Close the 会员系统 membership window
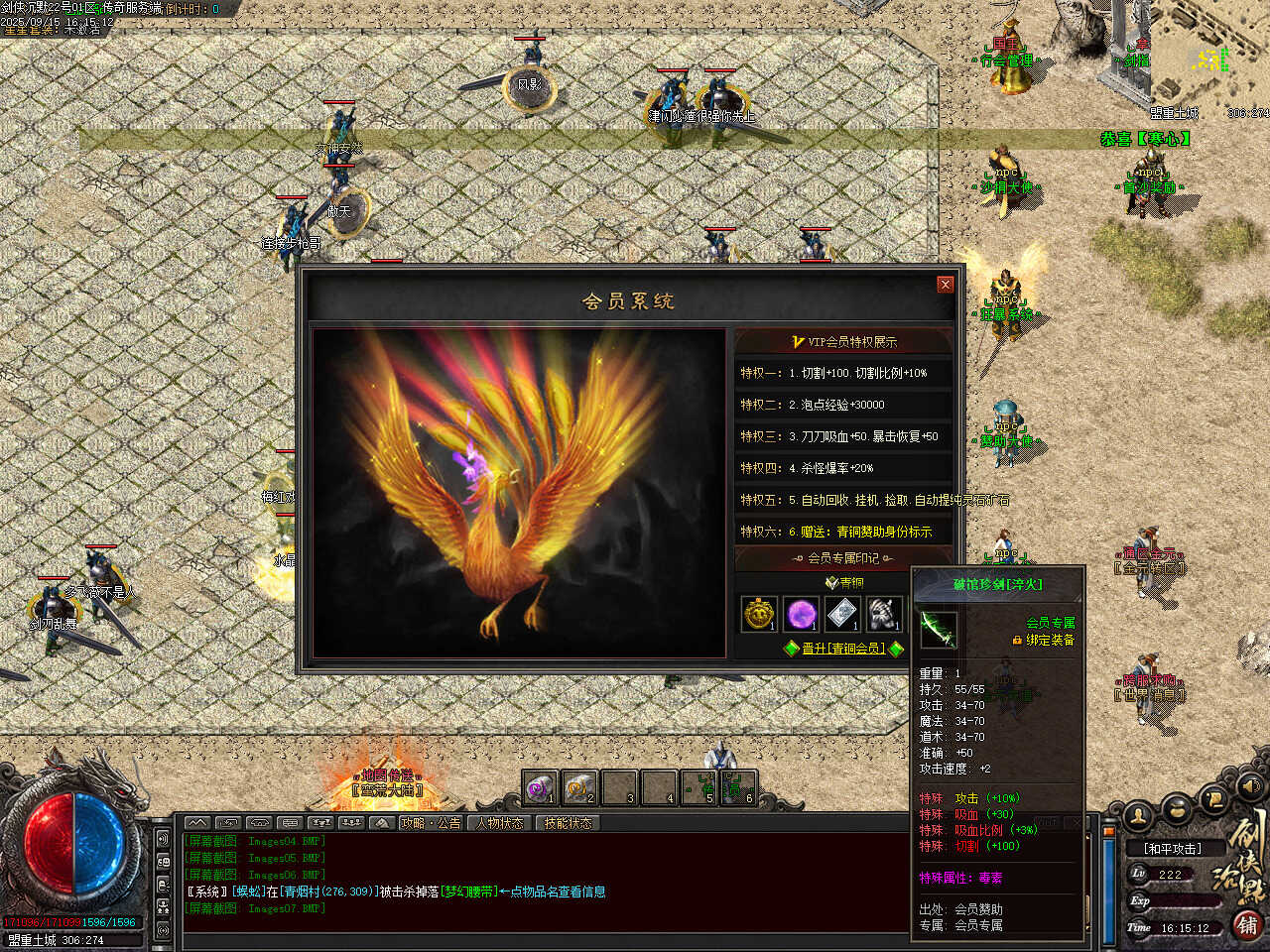The width and height of the screenshot is (1270, 952). click(945, 285)
